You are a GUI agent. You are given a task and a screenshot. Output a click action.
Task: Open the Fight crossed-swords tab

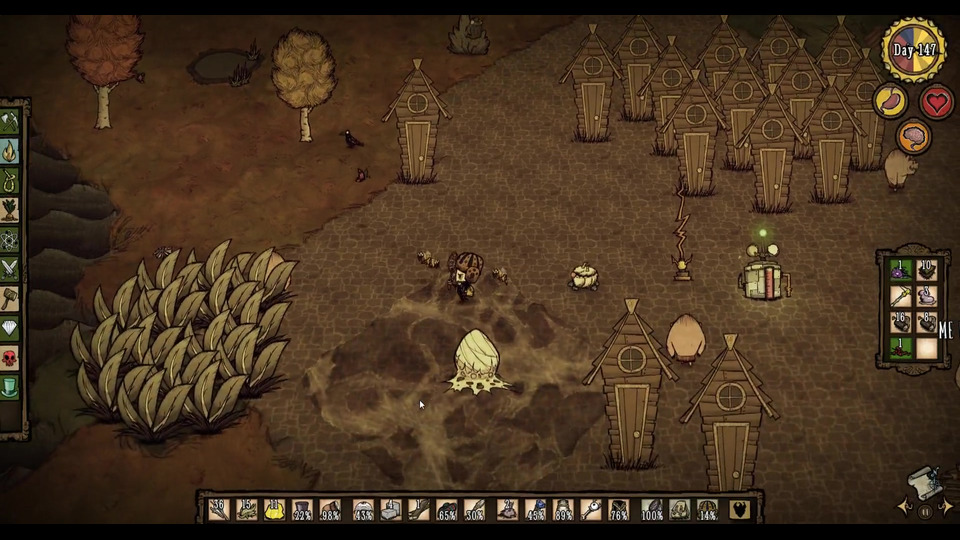point(10,269)
